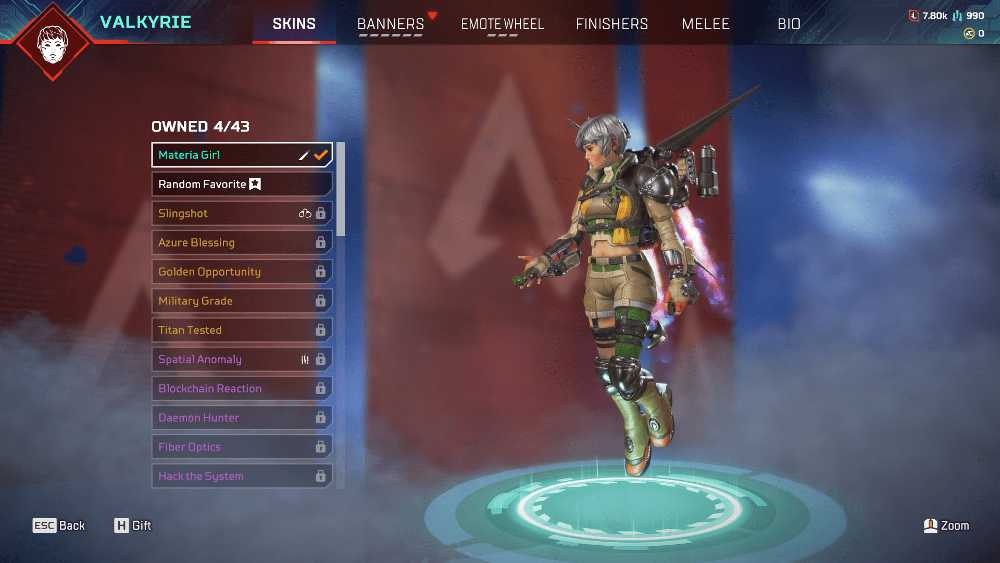1000x563 pixels.
Task: Click the Skins tab
Action: 294,24
